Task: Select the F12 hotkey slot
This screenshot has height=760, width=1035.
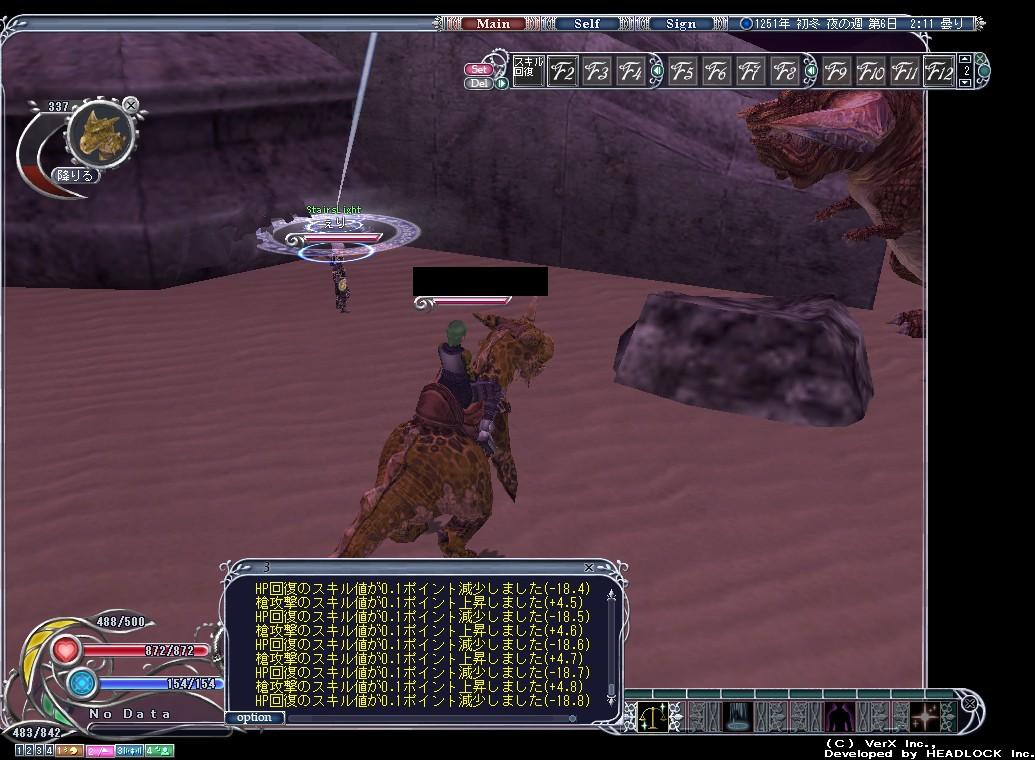Action: tap(938, 72)
